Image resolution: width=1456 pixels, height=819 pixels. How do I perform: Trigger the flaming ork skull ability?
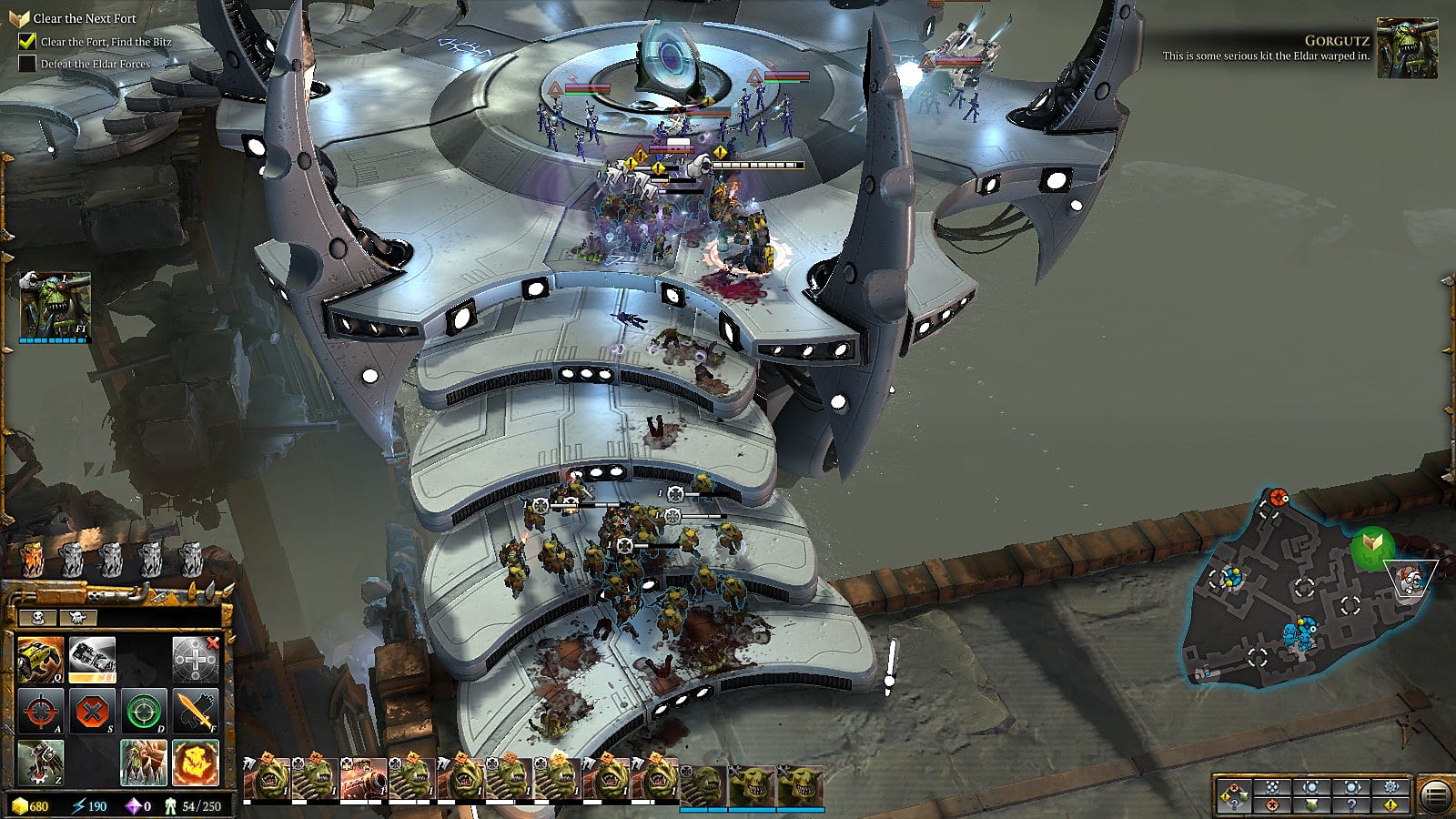click(x=195, y=762)
